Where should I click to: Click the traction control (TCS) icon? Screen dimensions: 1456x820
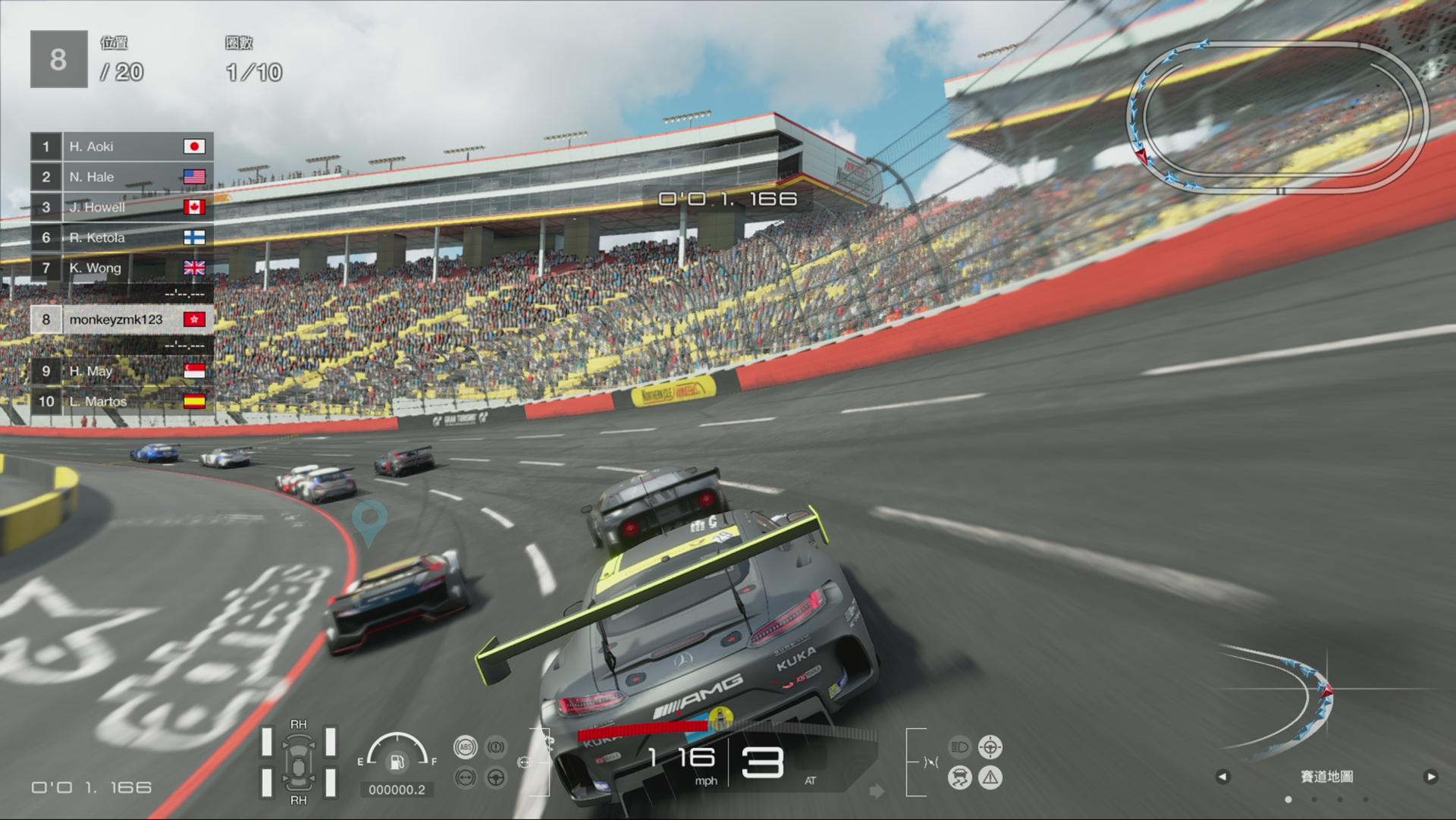(x=466, y=778)
